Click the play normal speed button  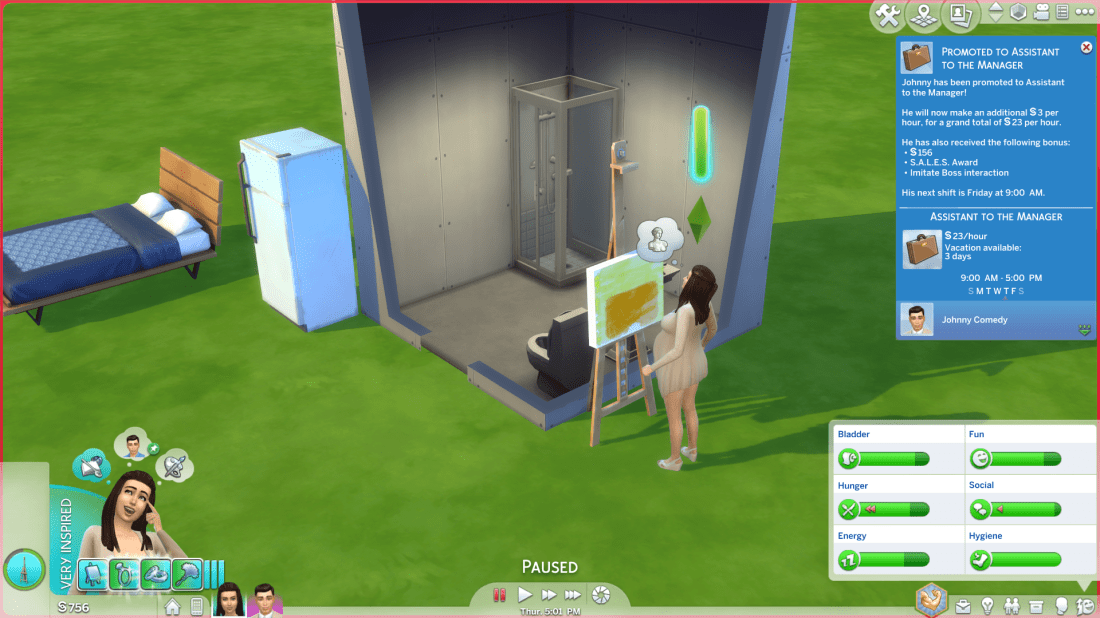(x=524, y=595)
